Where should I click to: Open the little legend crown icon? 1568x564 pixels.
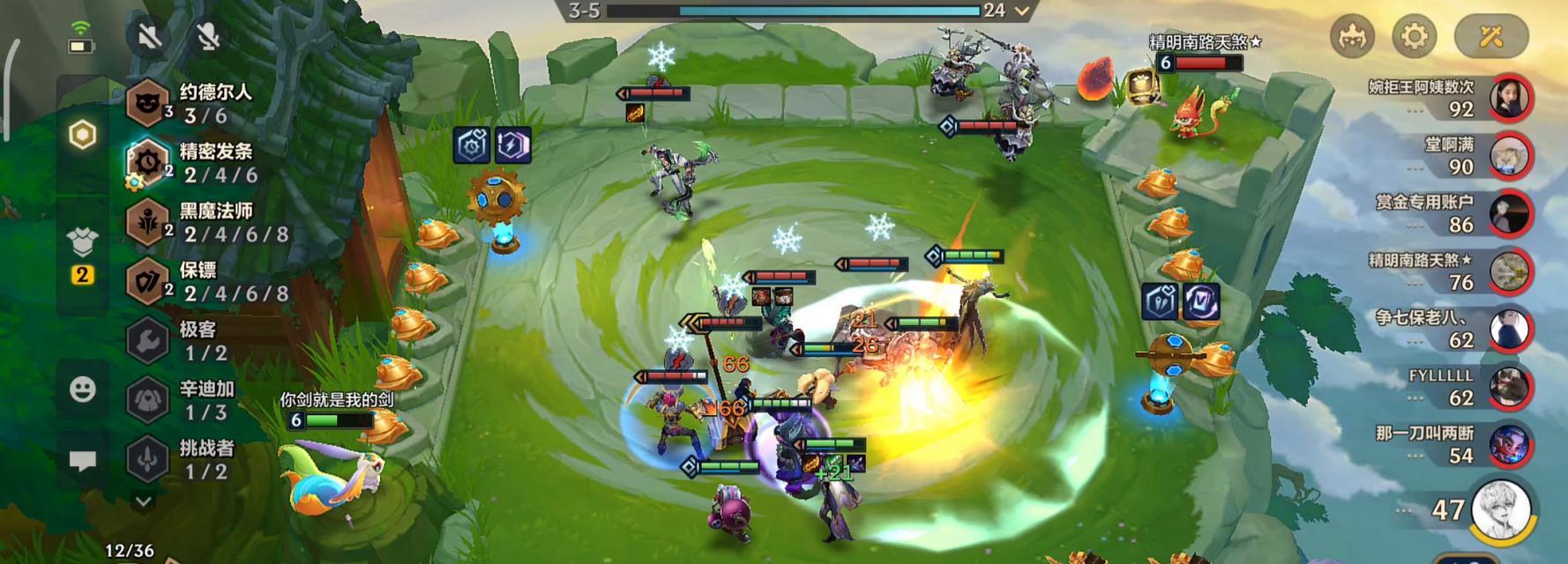point(1352,36)
